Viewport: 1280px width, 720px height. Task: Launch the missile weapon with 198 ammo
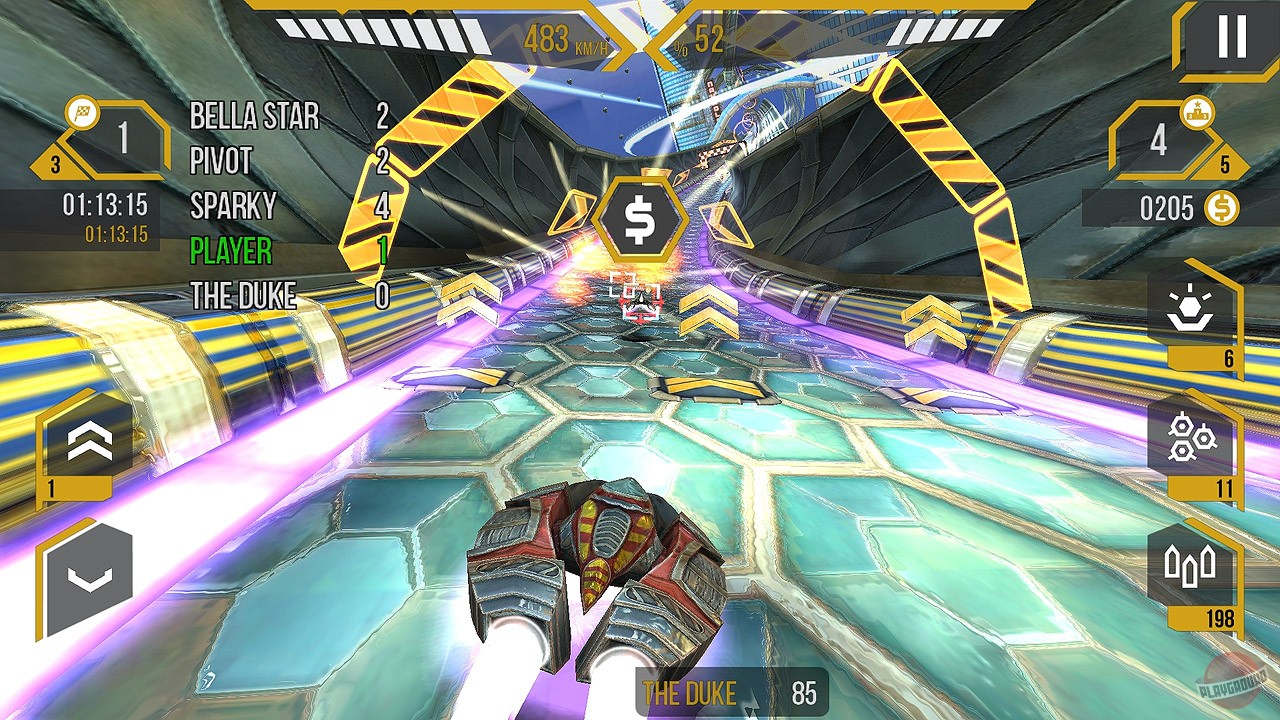pos(1190,567)
